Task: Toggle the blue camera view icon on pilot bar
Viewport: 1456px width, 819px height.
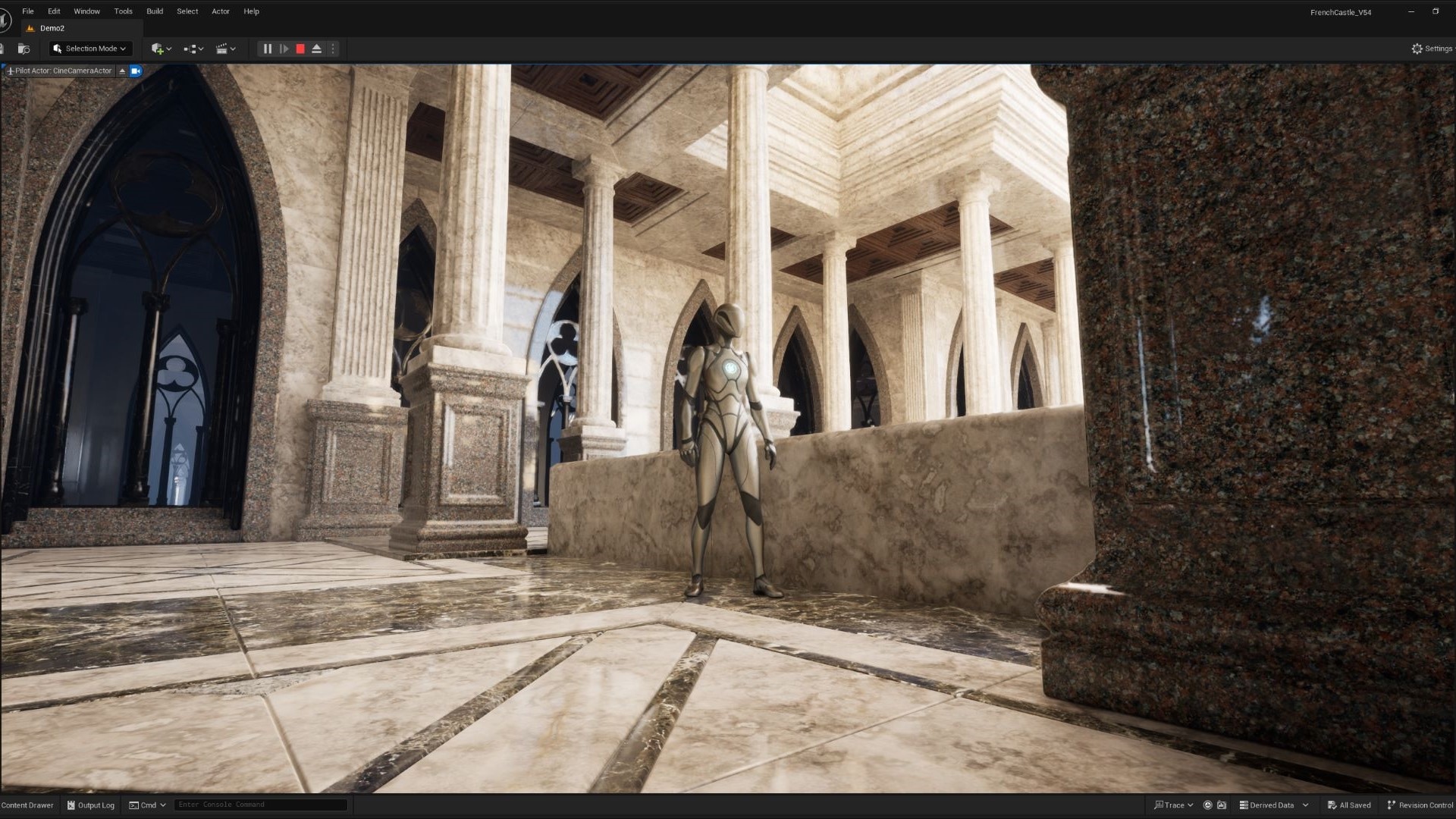Action: (x=136, y=71)
